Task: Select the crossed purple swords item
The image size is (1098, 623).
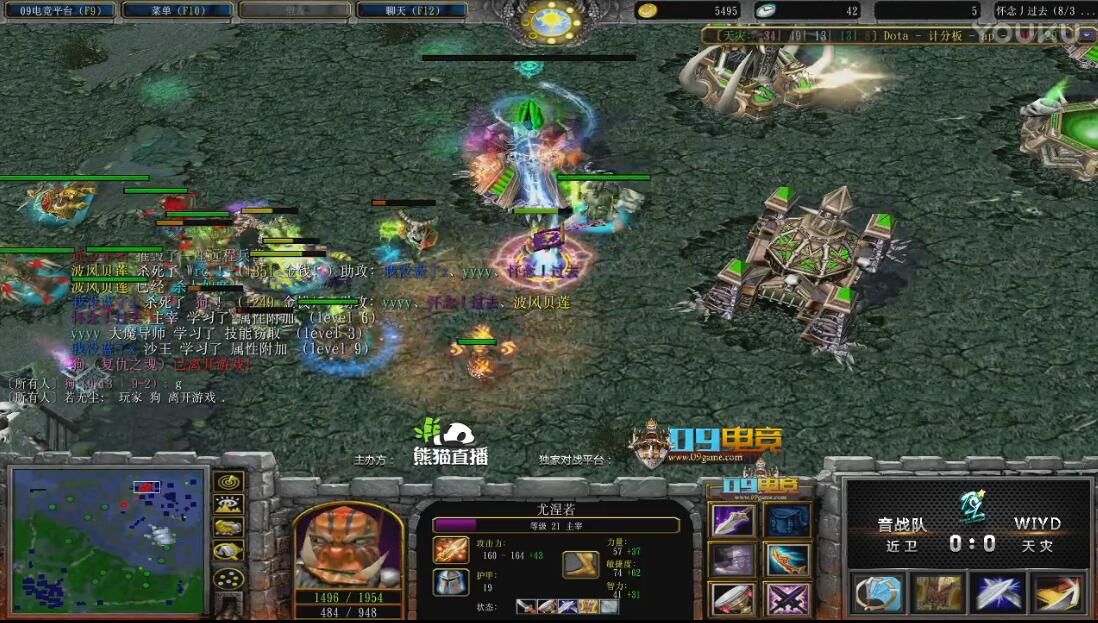Action: (x=788, y=598)
